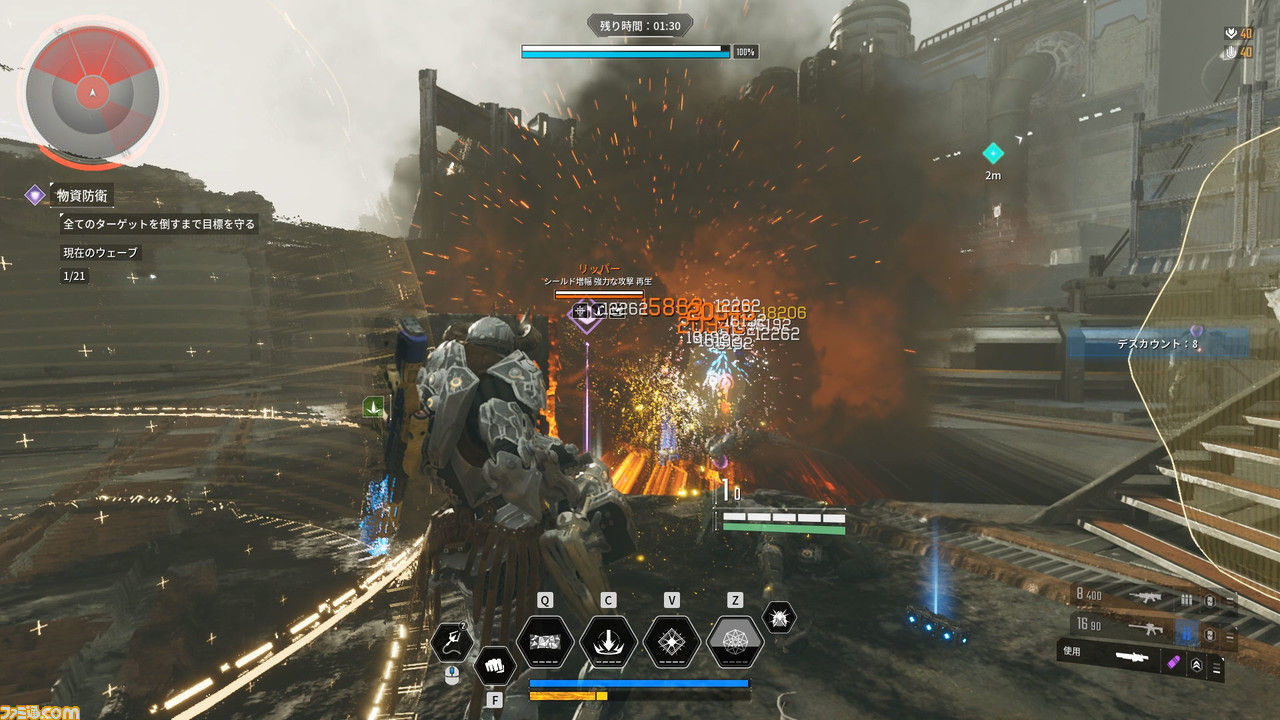The width and height of the screenshot is (1280, 720).
Task: Use the C skill with downward arrow icon
Action: click(608, 642)
